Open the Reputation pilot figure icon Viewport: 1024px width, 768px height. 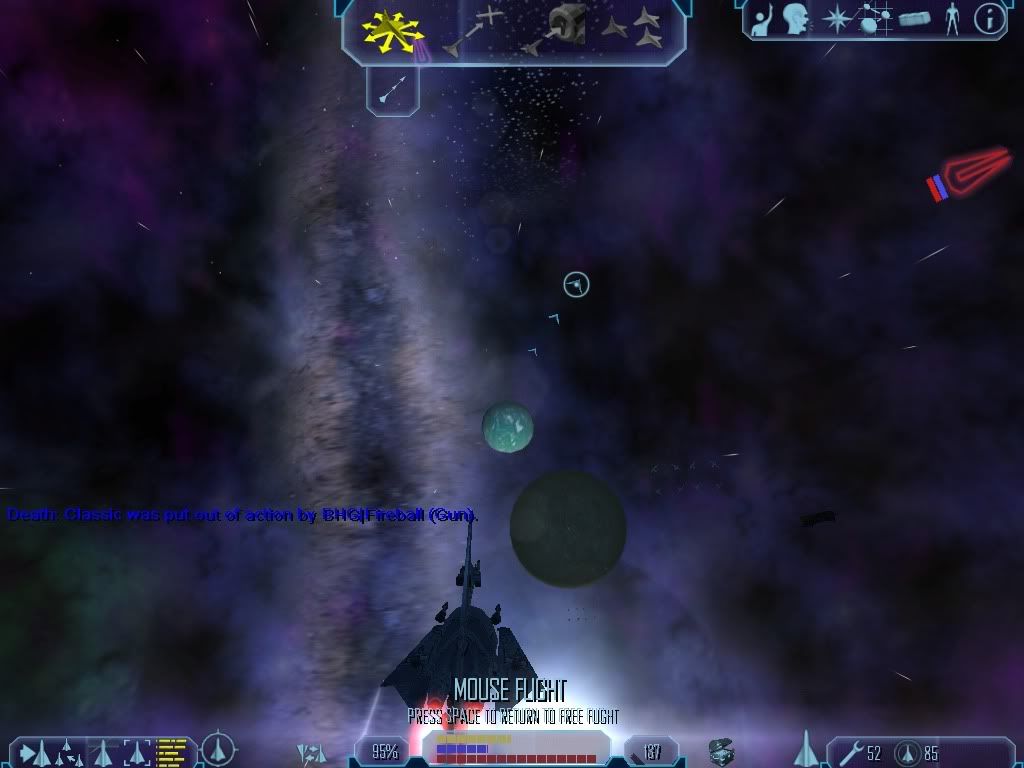(x=953, y=19)
